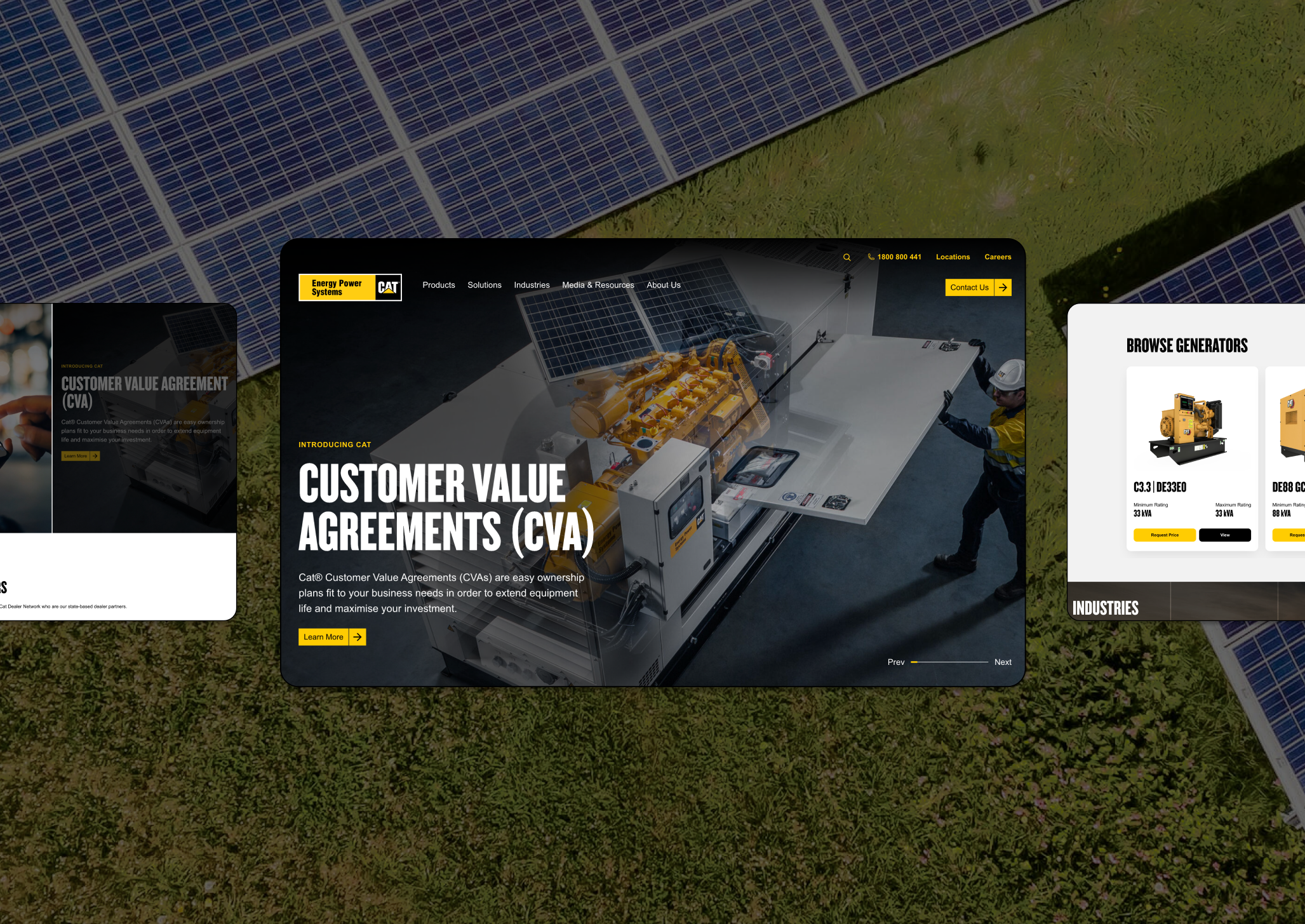
Task: Click the arrow on the mobile mockup's Learn More button
Action: [x=94, y=455]
